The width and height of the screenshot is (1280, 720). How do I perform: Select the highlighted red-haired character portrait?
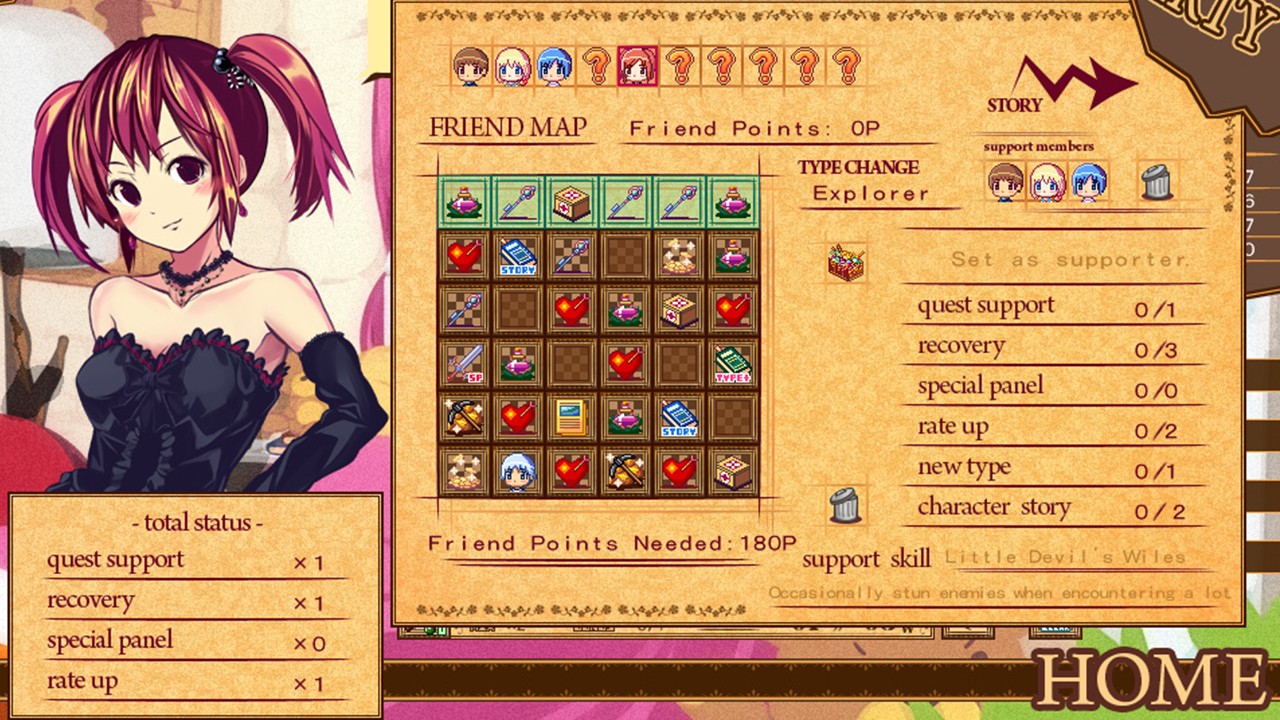637,67
